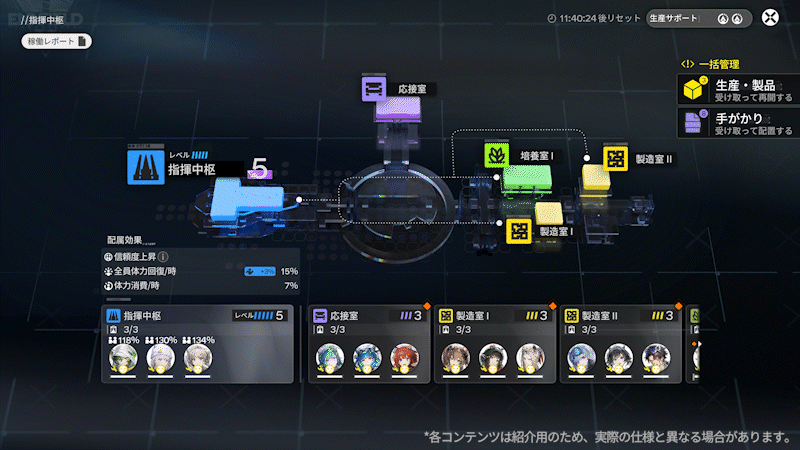Show info for 信頼度上昇 effect
800x450 pixels.
pos(163,256)
